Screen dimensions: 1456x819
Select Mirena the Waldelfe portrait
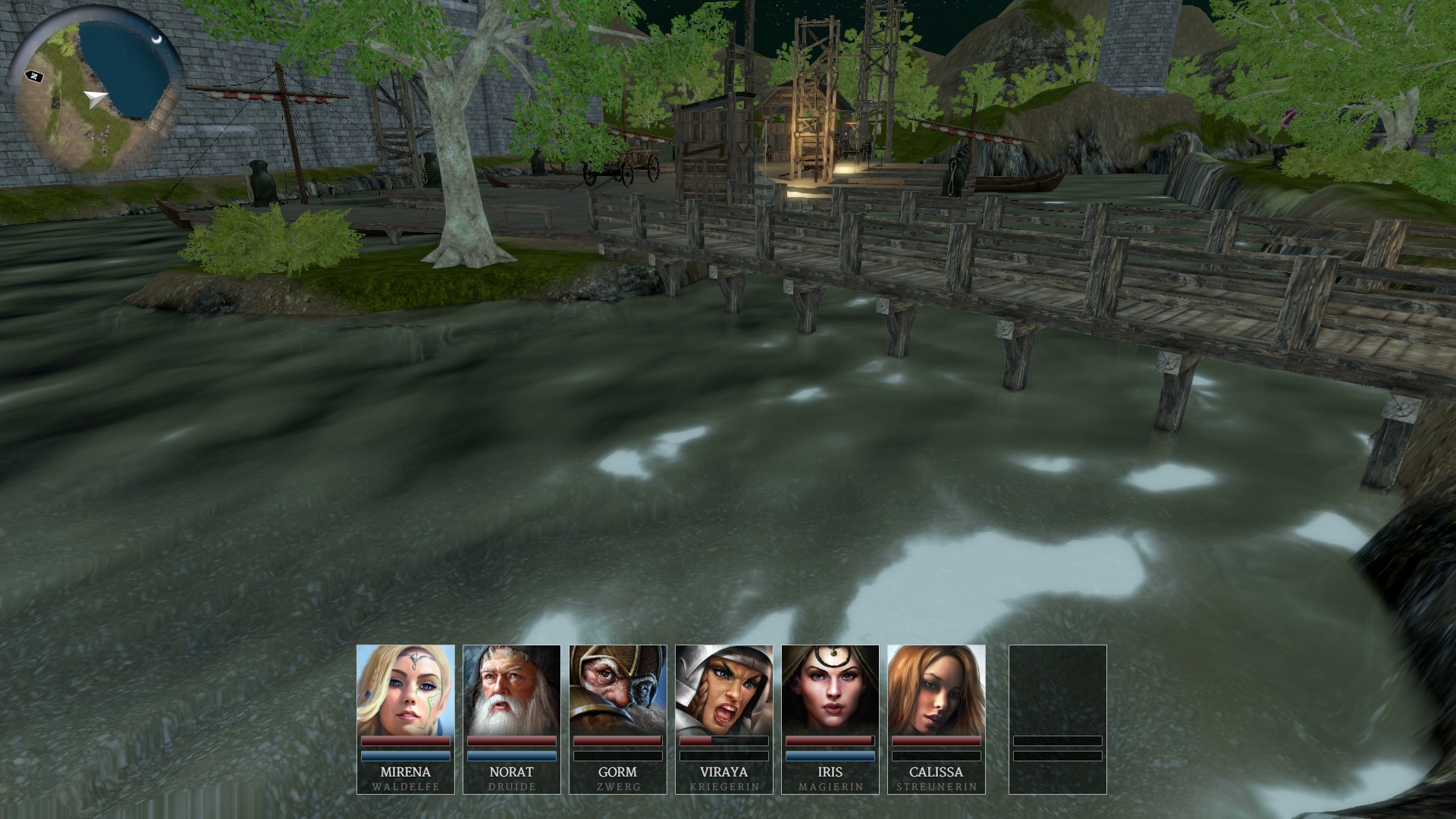(406, 690)
